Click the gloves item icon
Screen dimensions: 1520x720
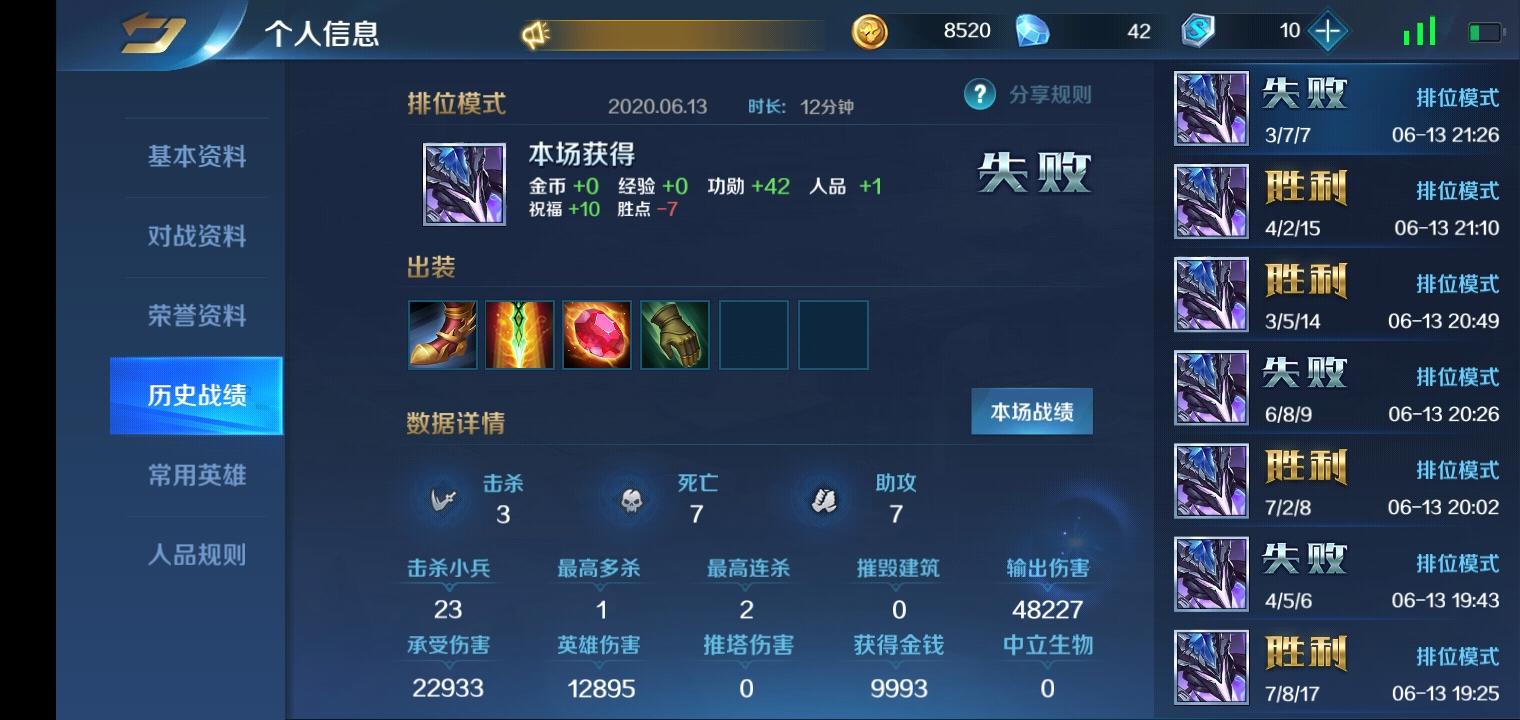[x=675, y=334]
